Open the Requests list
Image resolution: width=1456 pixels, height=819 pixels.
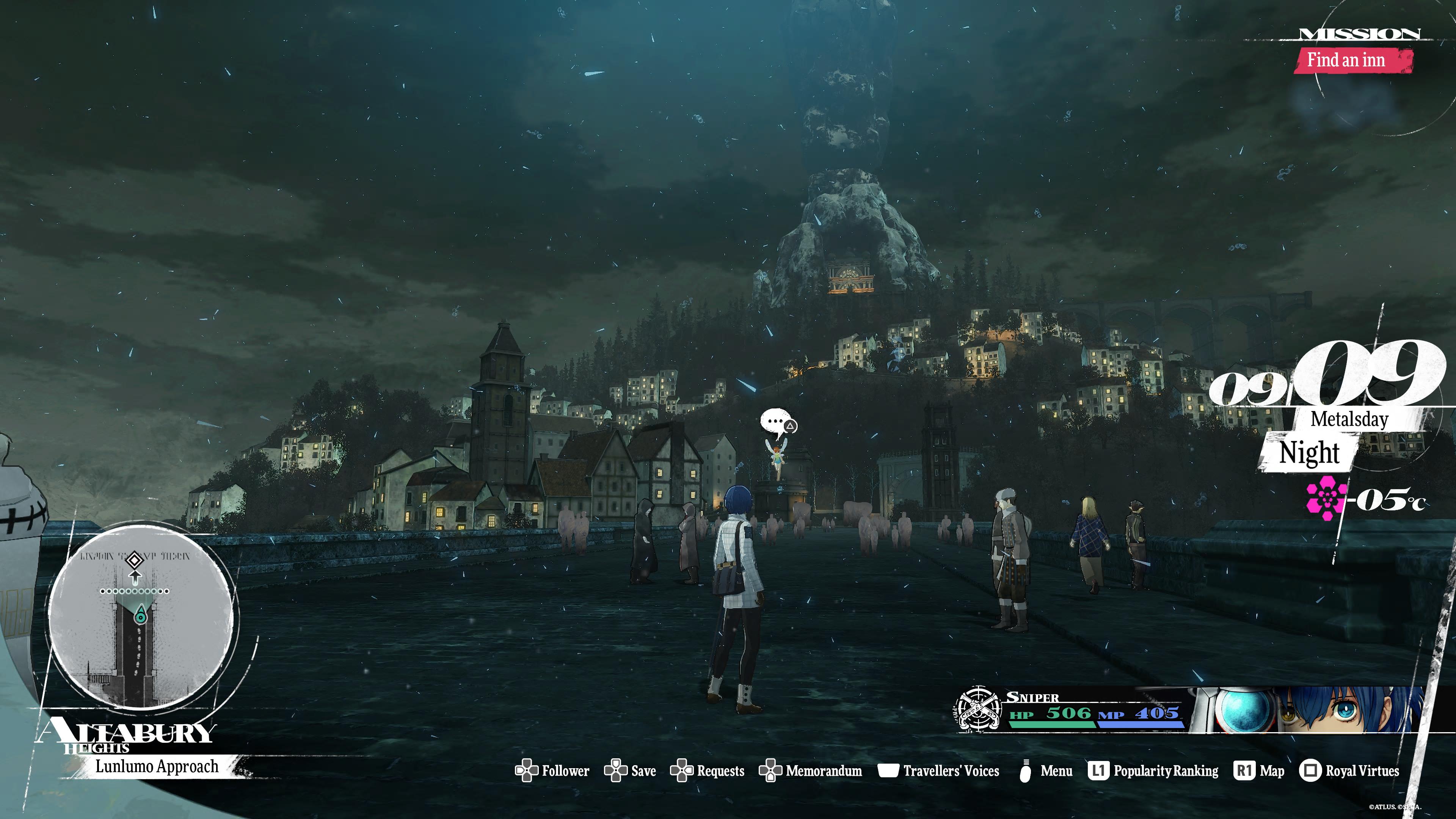tap(707, 770)
